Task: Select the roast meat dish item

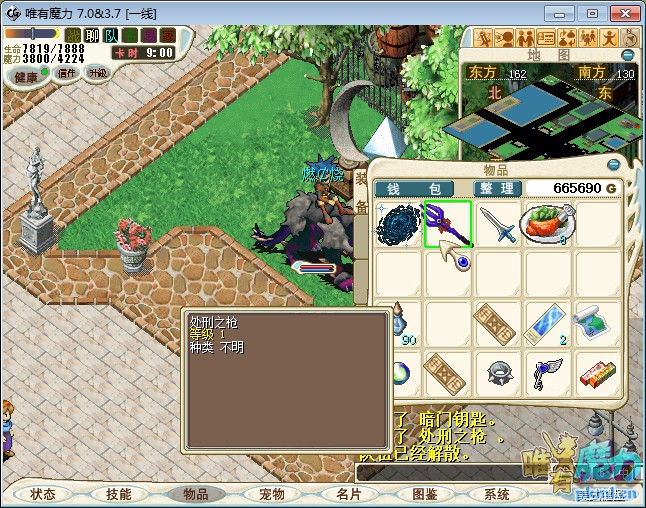Action: (546, 223)
